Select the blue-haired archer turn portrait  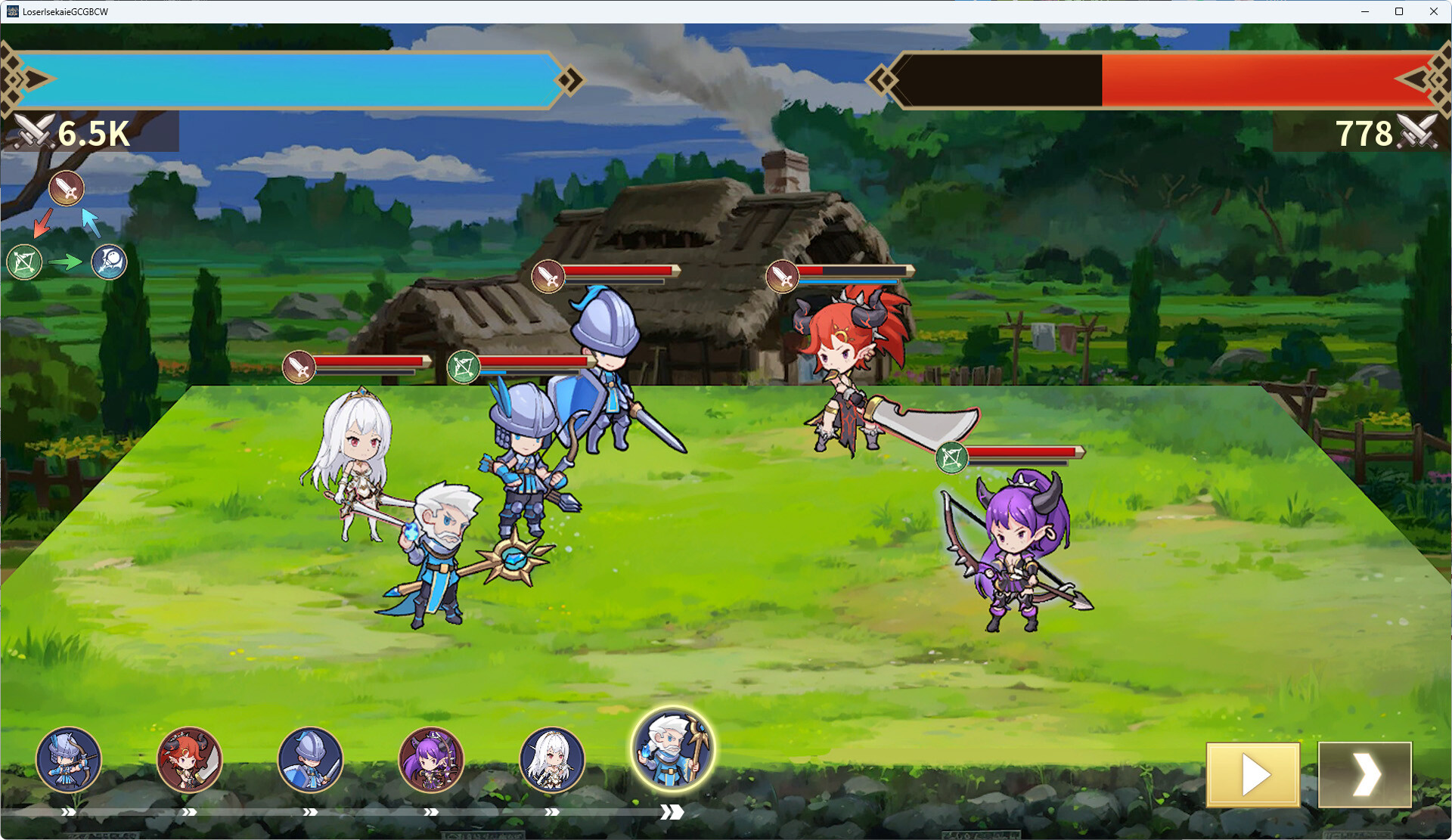pyautogui.click(x=68, y=759)
